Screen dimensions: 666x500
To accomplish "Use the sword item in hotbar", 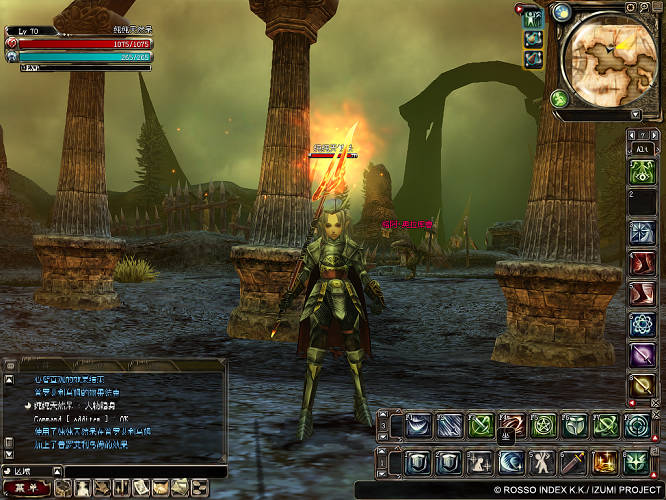I will (574, 462).
